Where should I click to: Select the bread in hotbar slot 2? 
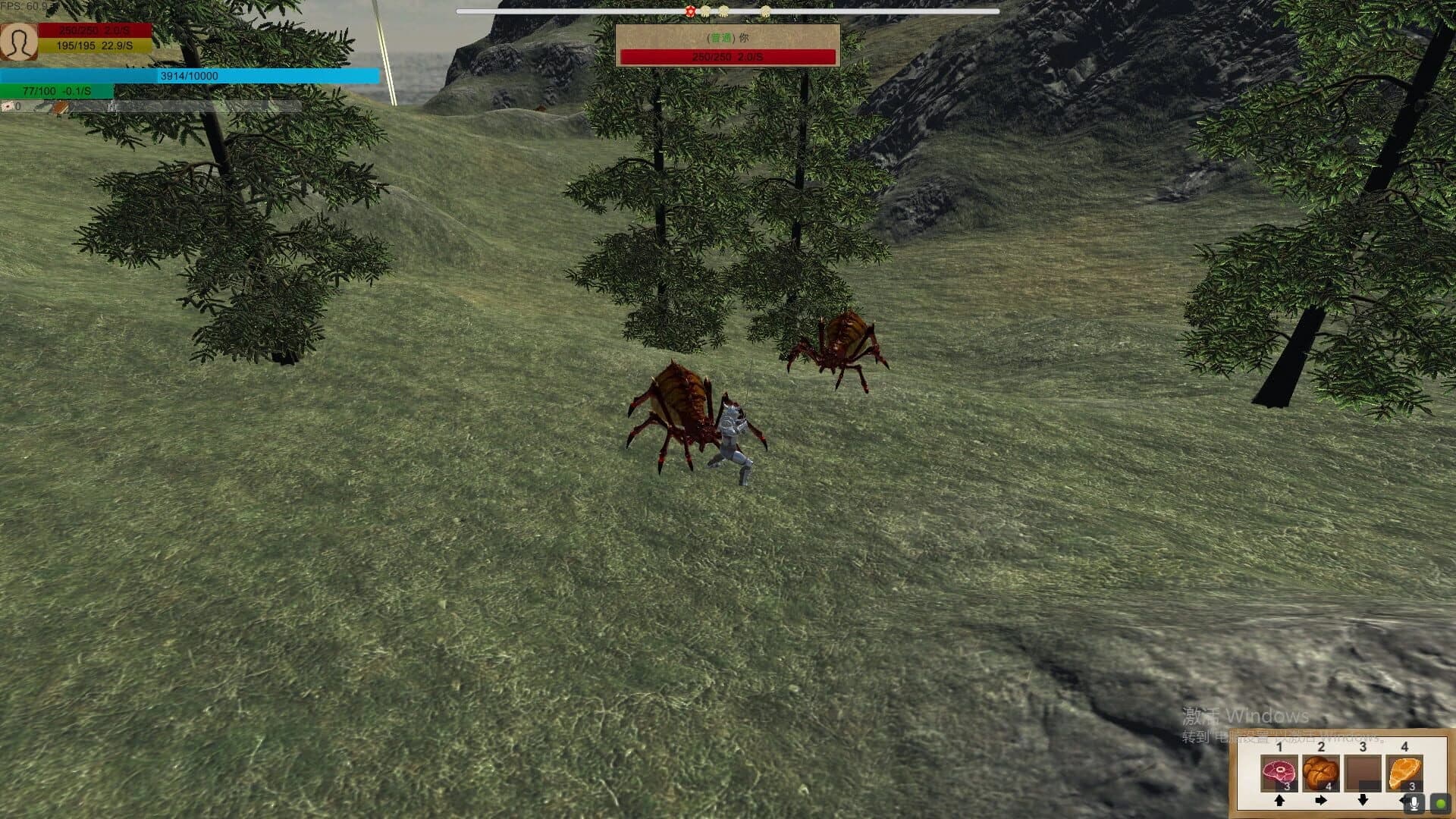point(1322,772)
